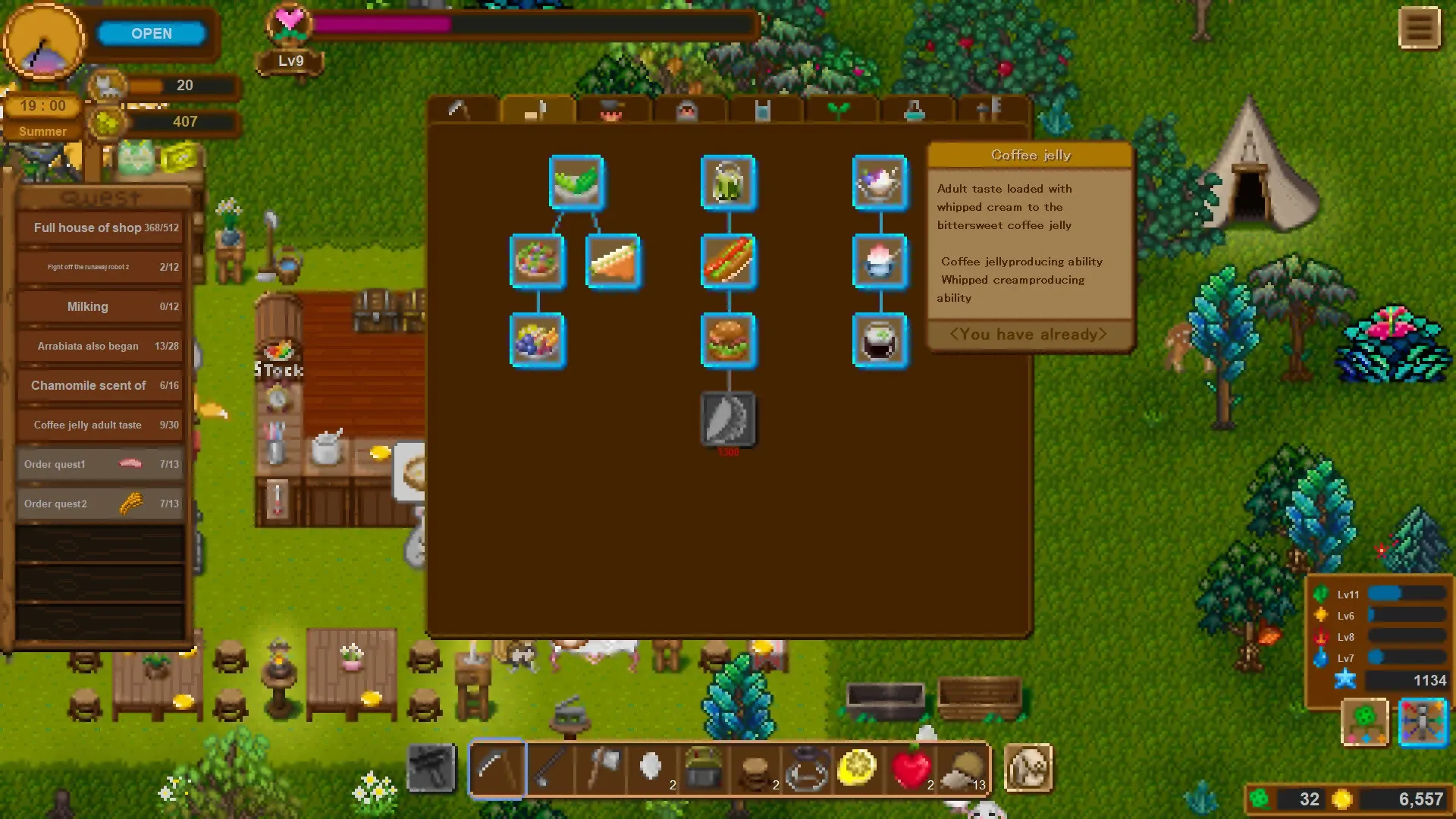Select the scythe in the hotbar

click(497, 768)
